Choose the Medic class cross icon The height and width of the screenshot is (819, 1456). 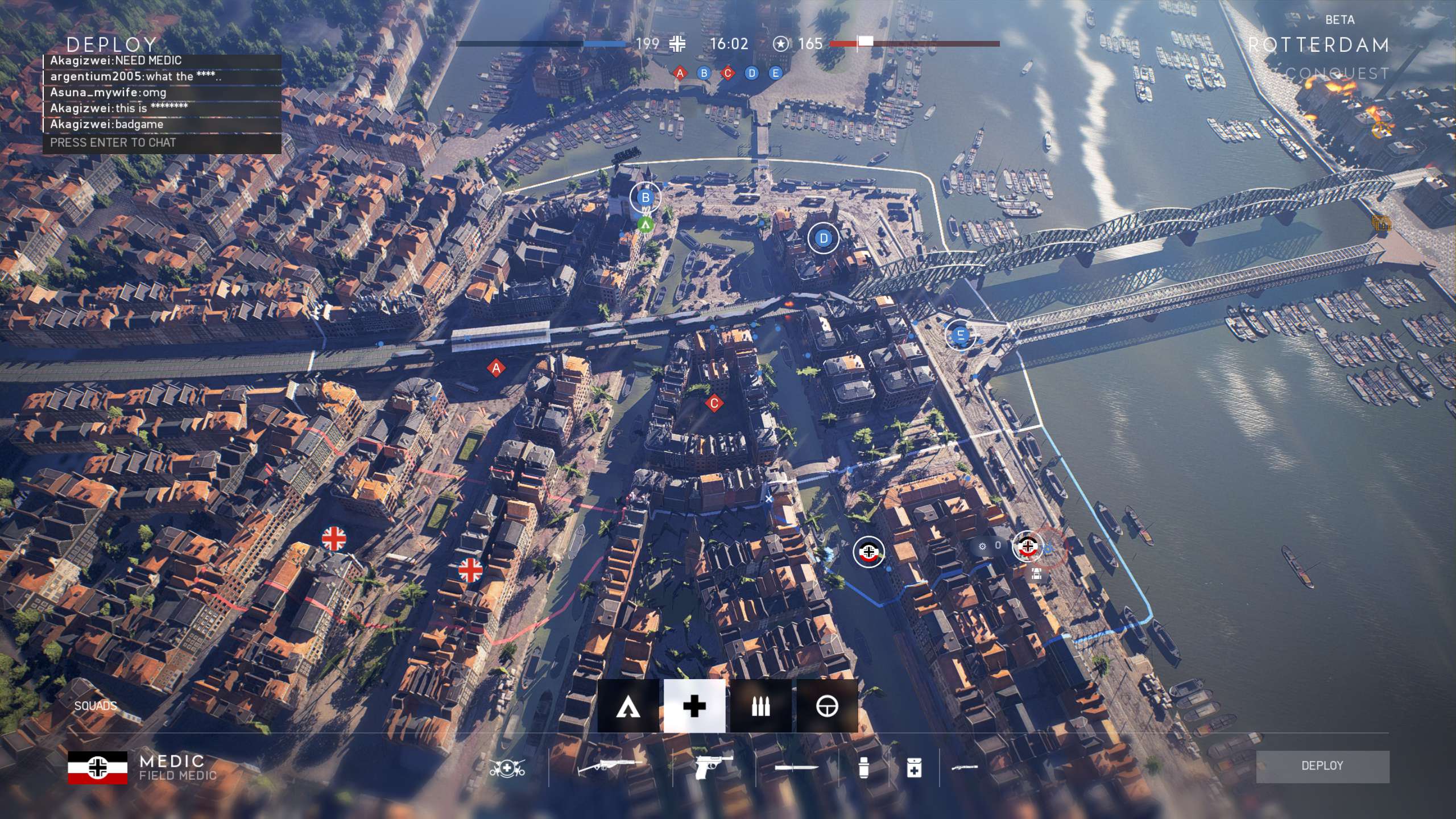(x=694, y=707)
